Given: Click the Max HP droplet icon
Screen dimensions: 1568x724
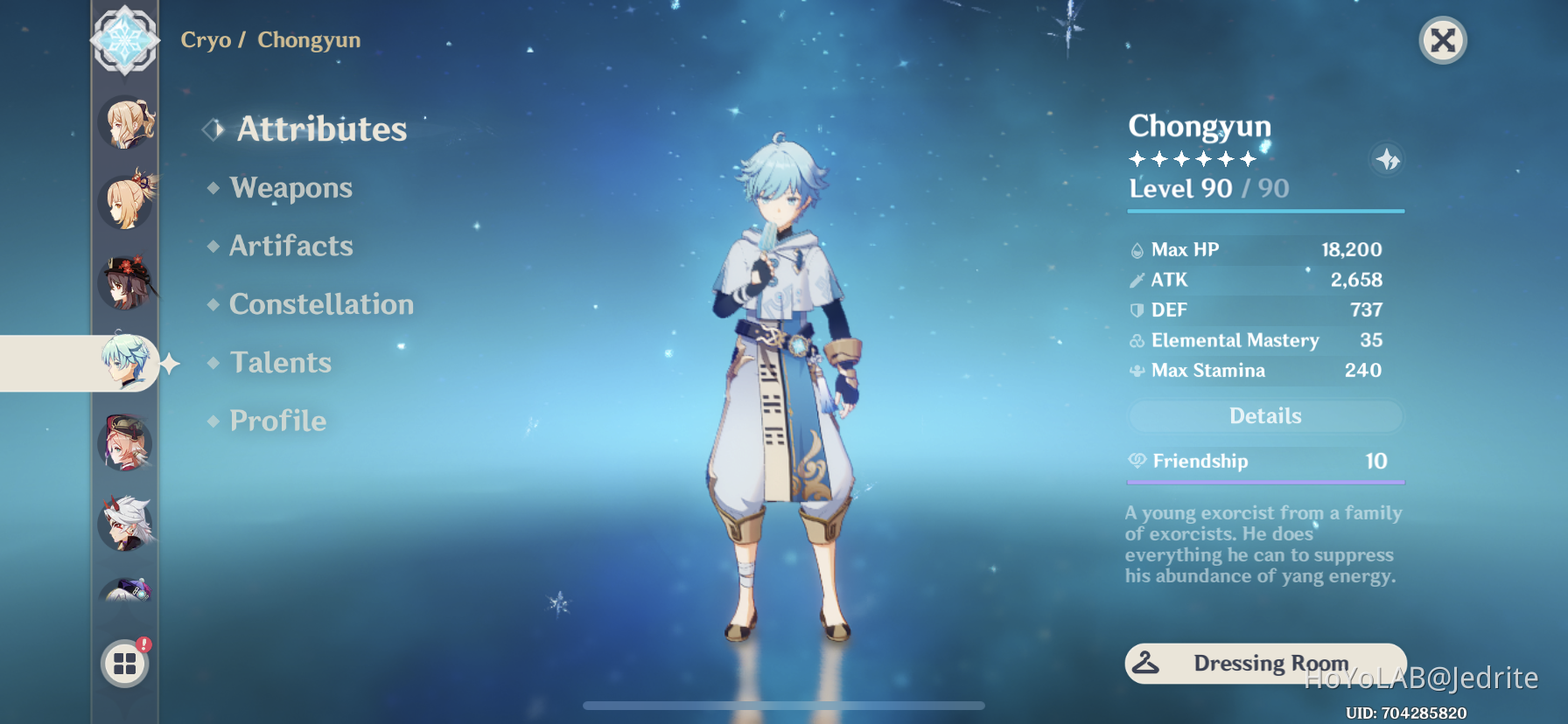Looking at the screenshot, I should tap(1137, 249).
